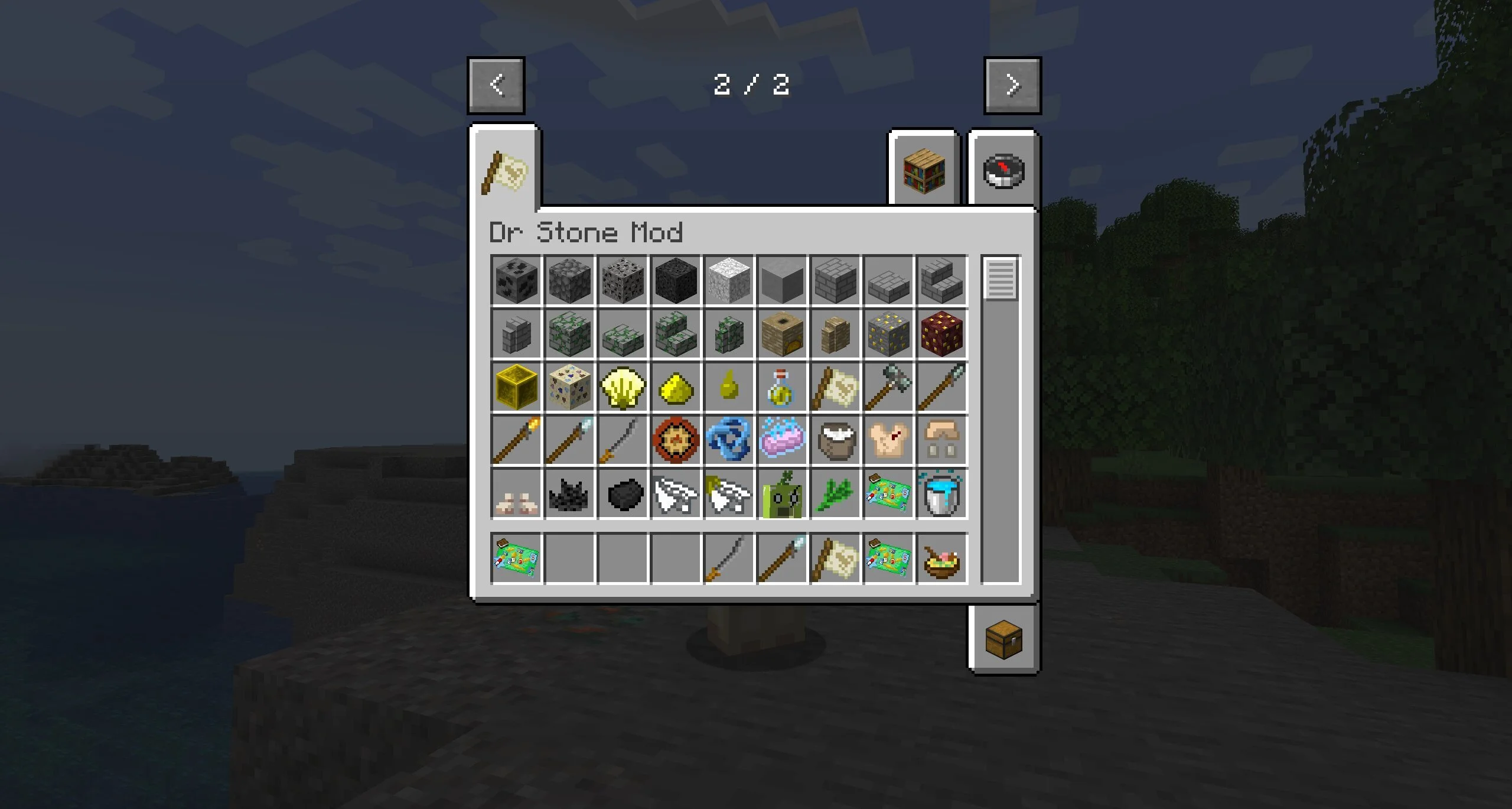The image size is (1512, 809).
Task: Open the bookshelf creative tab
Action: (x=924, y=170)
